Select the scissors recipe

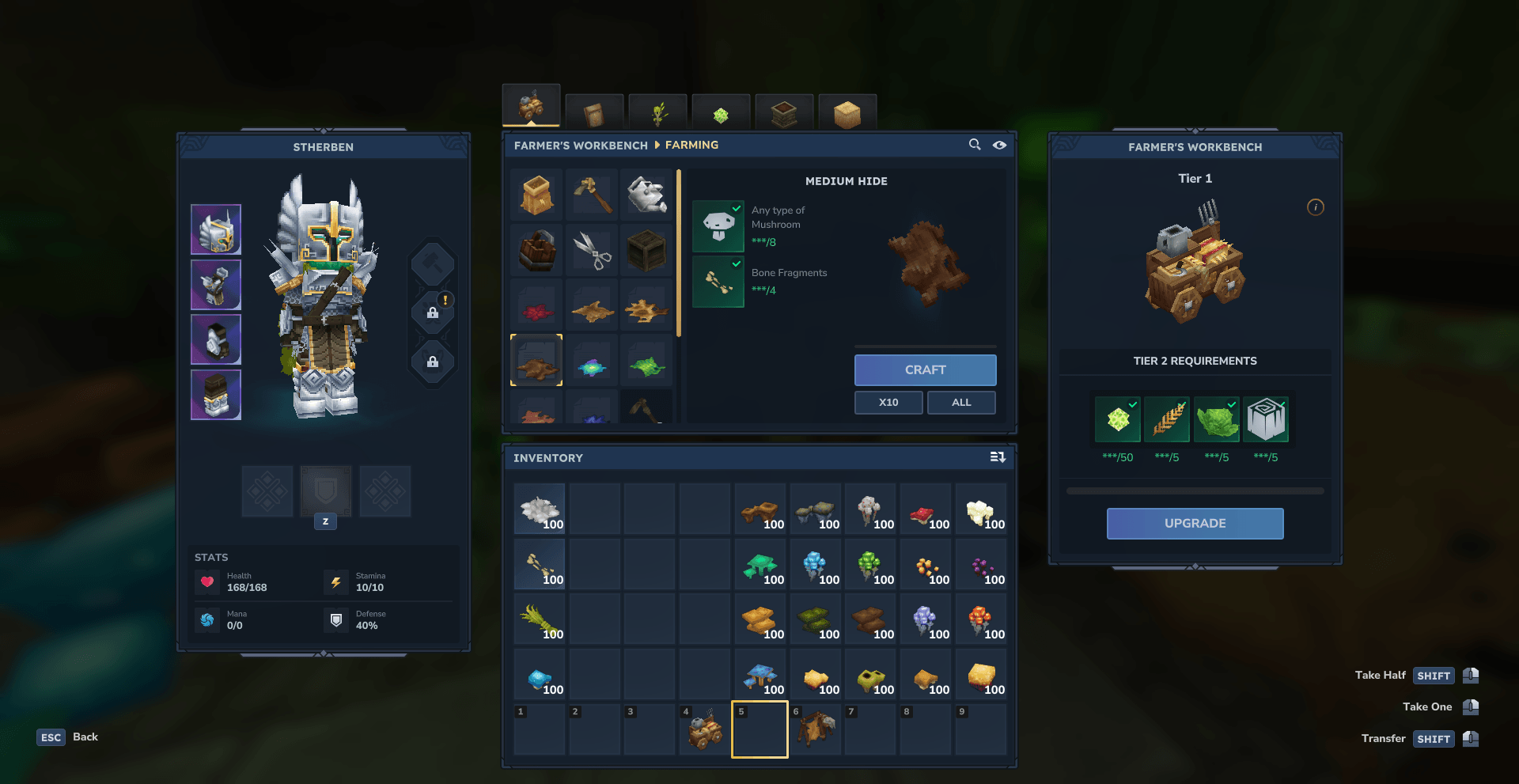click(x=592, y=250)
